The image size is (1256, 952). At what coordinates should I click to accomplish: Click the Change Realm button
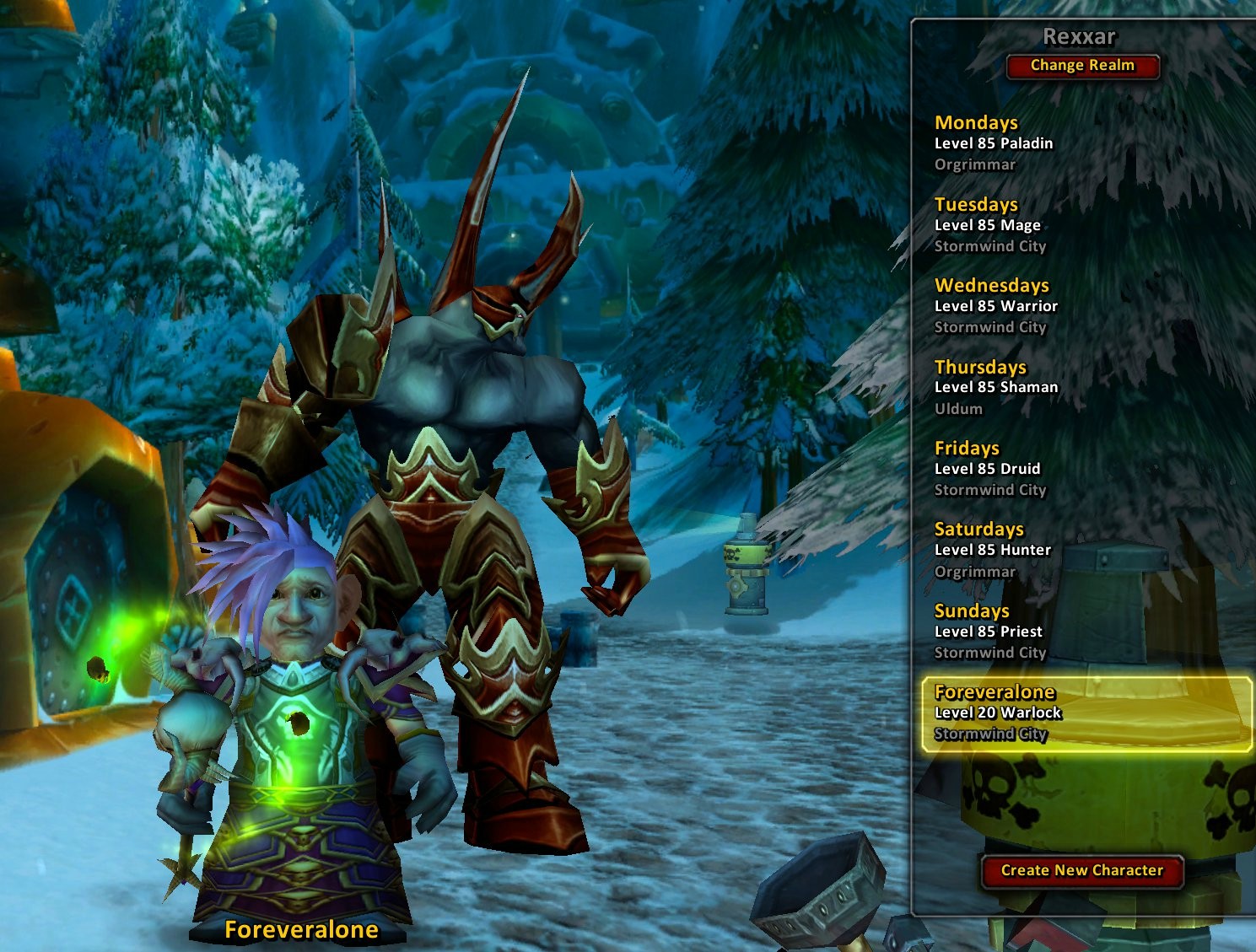pyautogui.click(x=1082, y=66)
